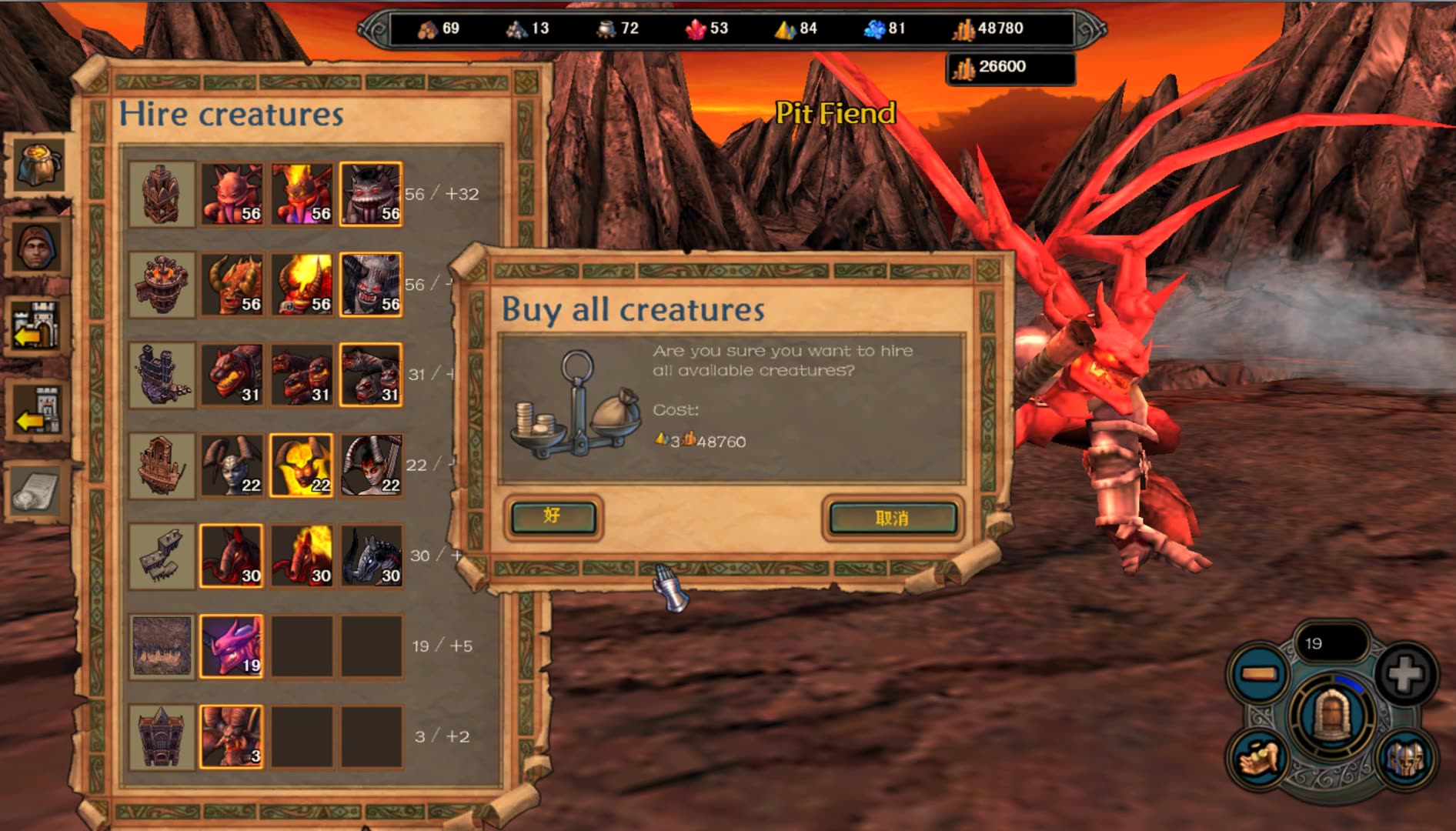1456x831 pixels.
Task: Pick the highlighted three-headed Cerberus upgrade portrait
Action: 371,375
